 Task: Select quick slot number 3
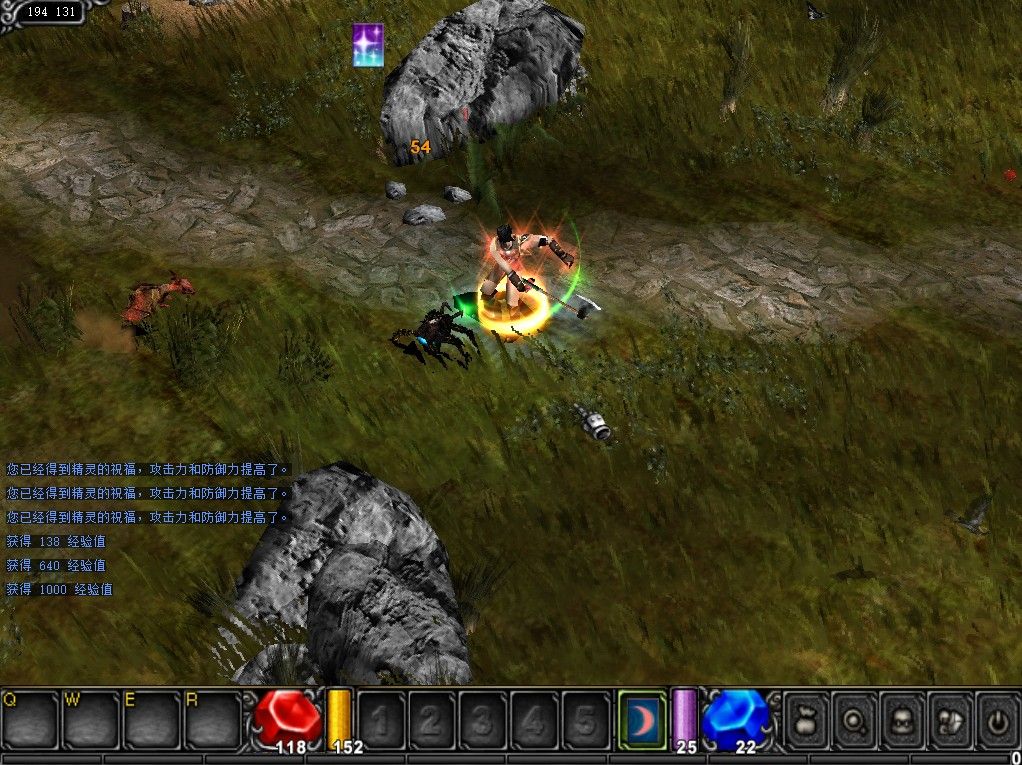tap(483, 719)
